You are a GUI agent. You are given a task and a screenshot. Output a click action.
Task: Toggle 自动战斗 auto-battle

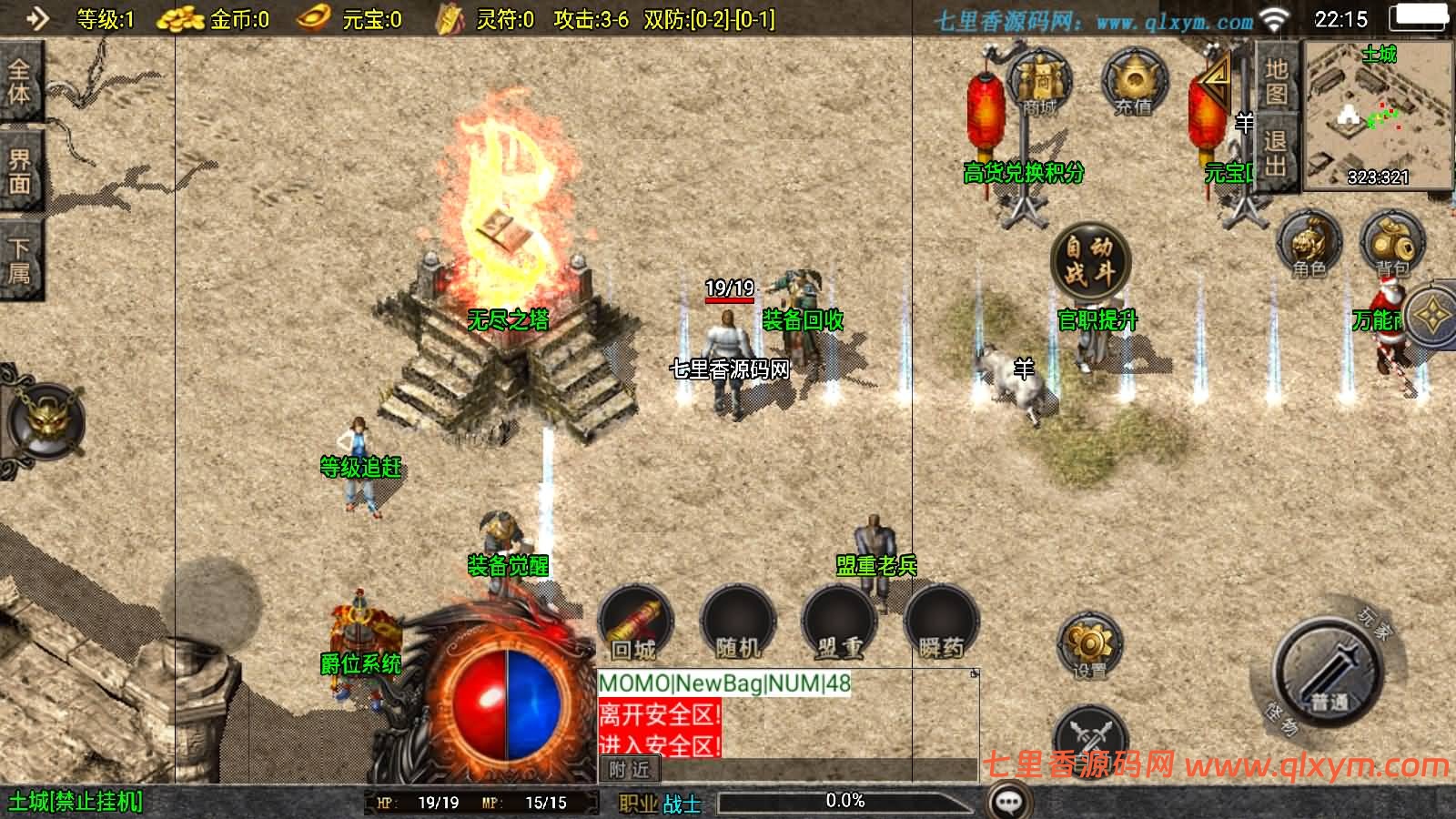click(x=1089, y=260)
